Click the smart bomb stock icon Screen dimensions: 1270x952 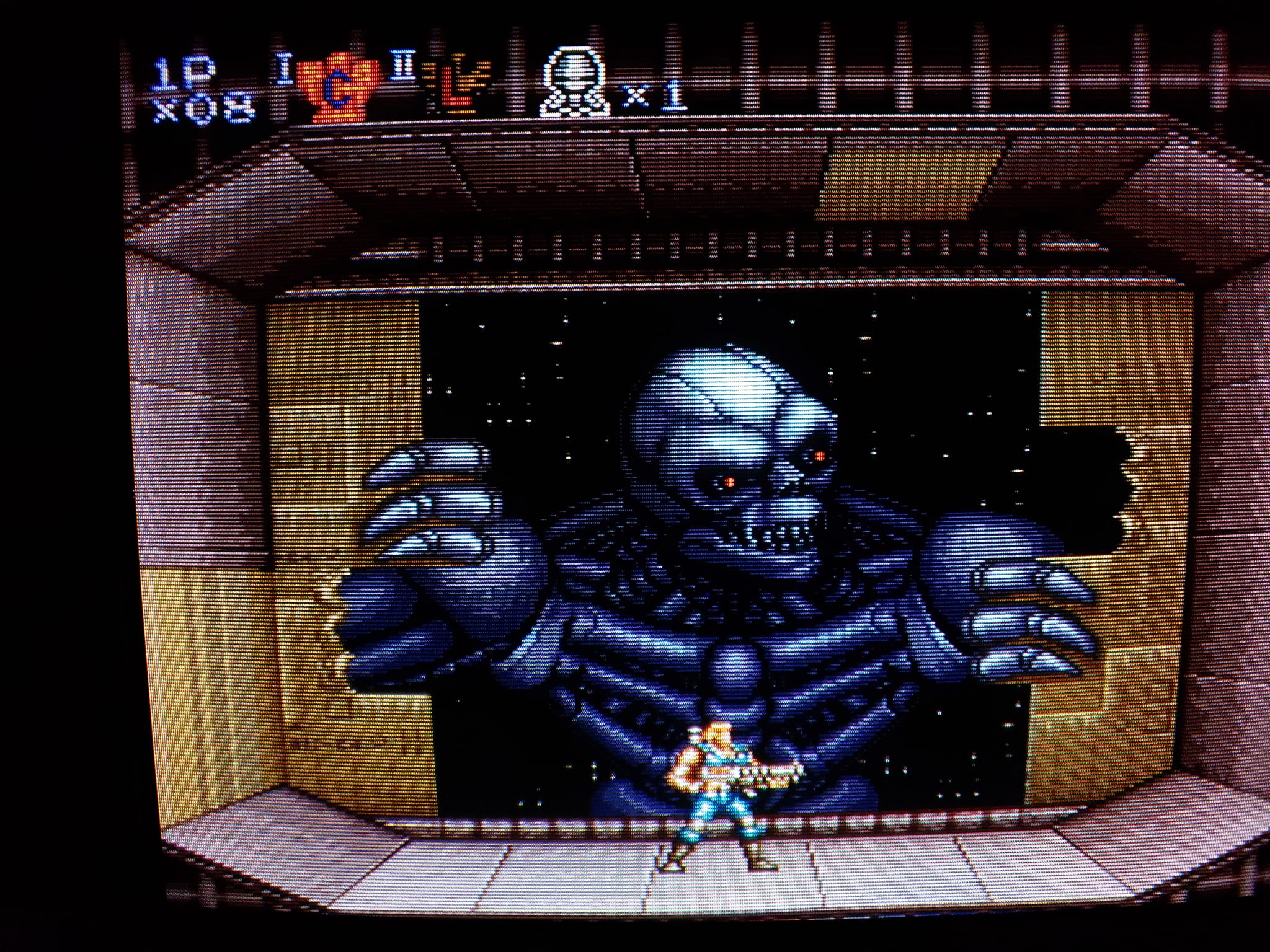(x=574, y=86)
